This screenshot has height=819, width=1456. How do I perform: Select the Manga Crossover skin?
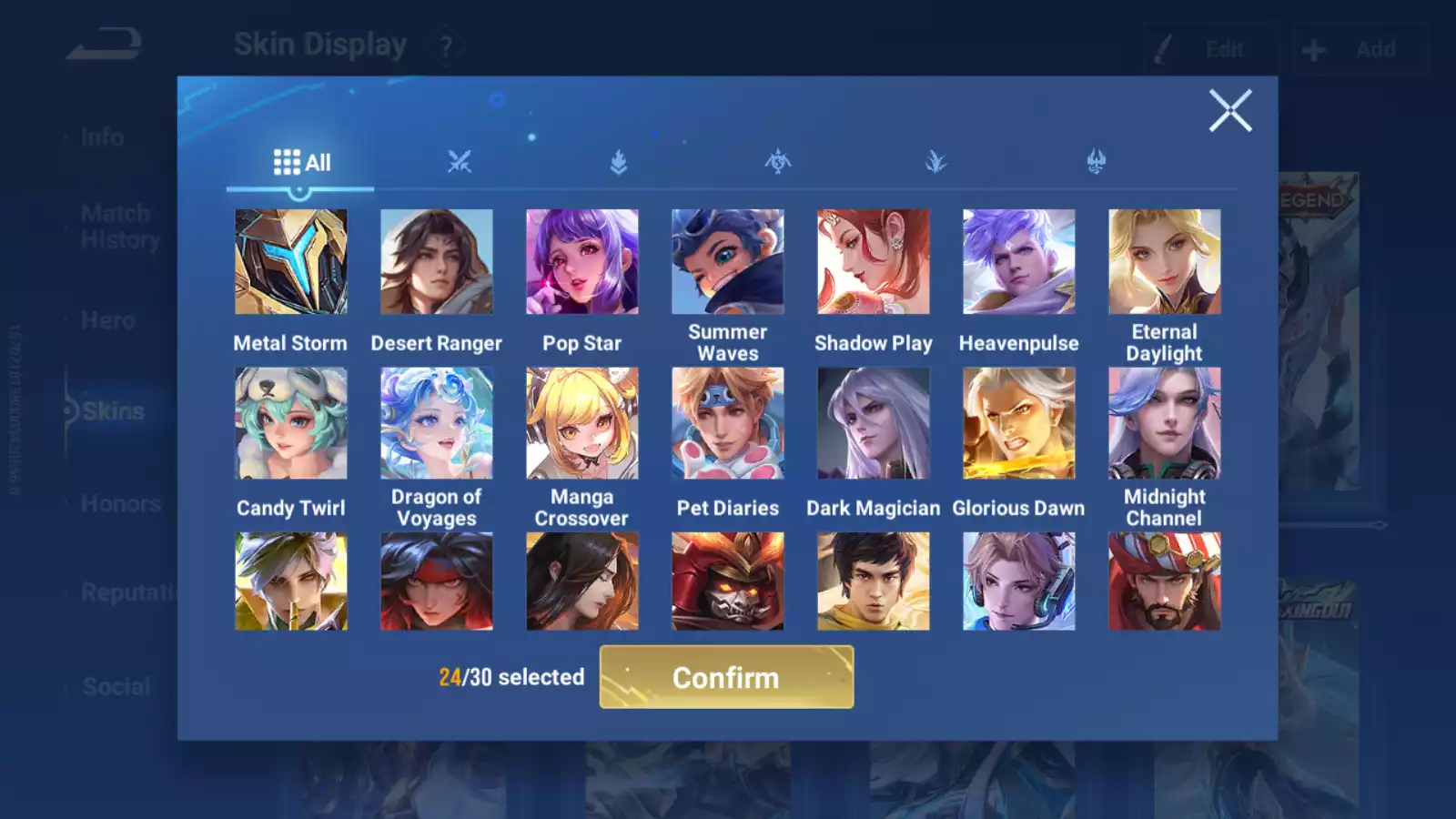[x=582, y=423]
